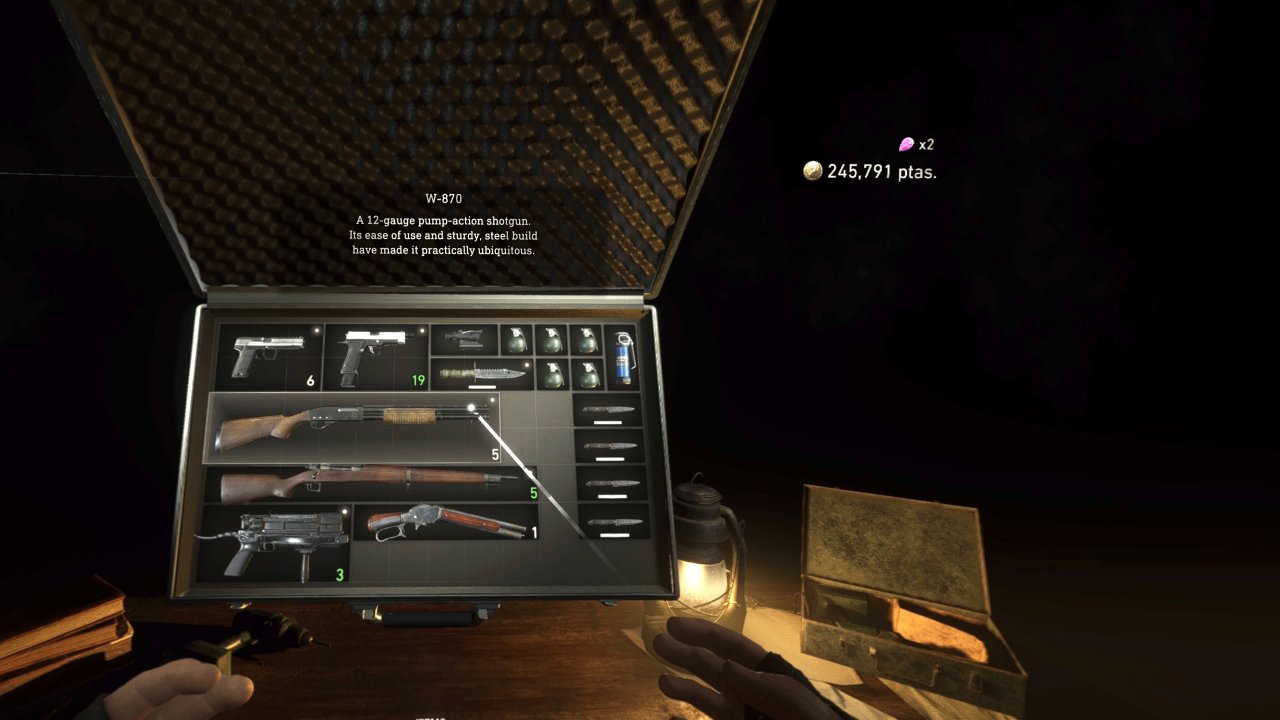Select the W-870 pump-action shotgun

pyautogui.click(x=352, y=427)
